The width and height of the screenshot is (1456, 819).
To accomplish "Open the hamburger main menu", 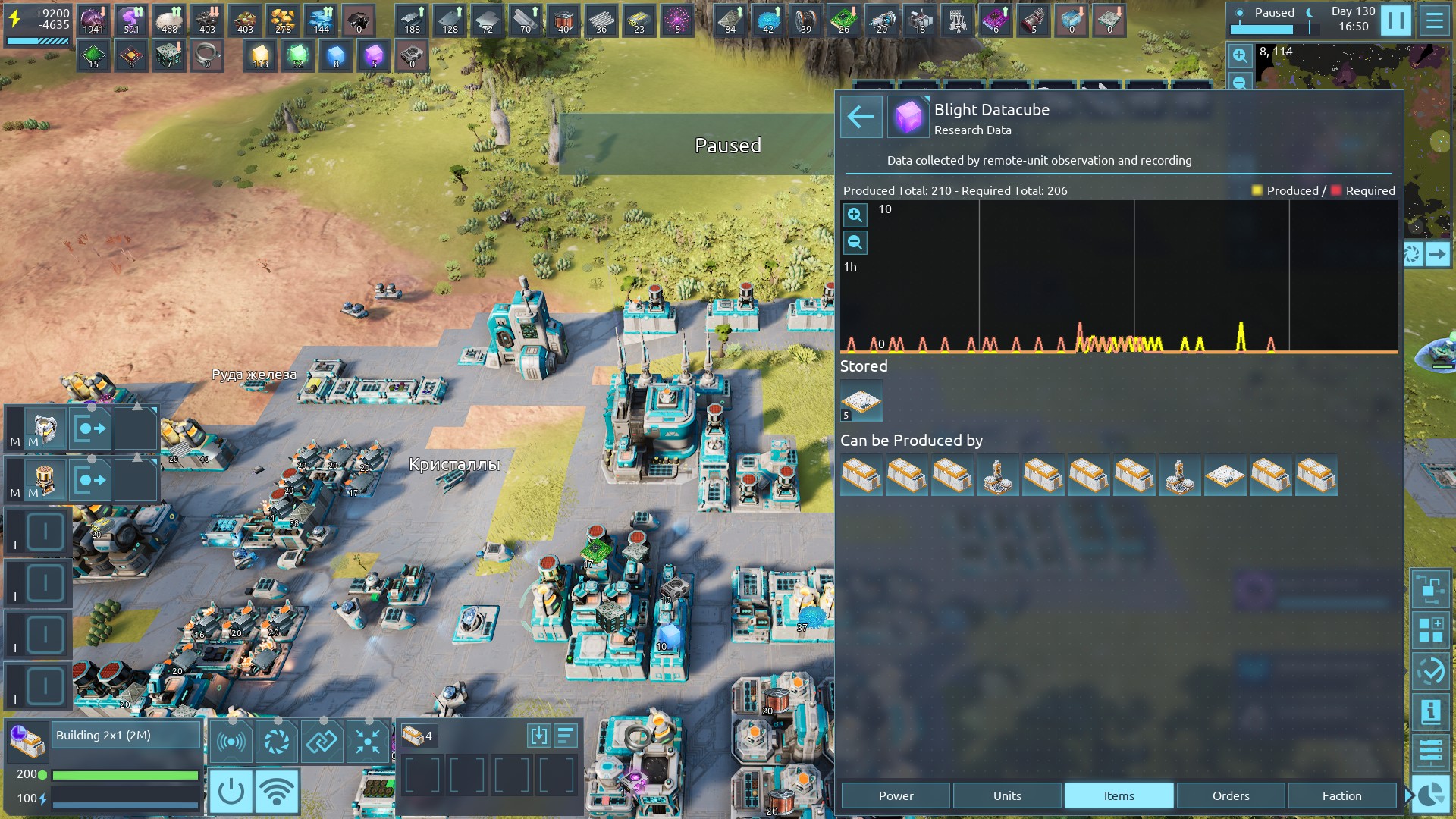I will click(1434, 20).
